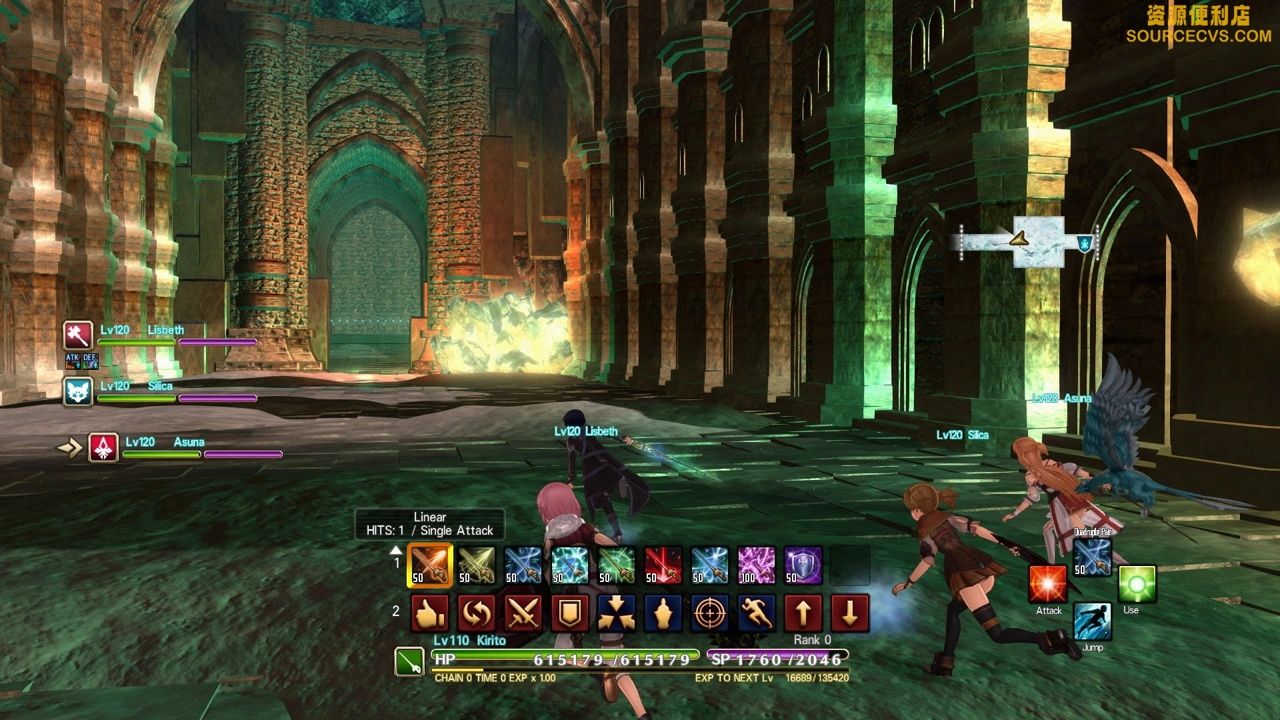This screenshot has width=1280, height=720.
Task: Select the crosshair target command
Action: point(710,613)
